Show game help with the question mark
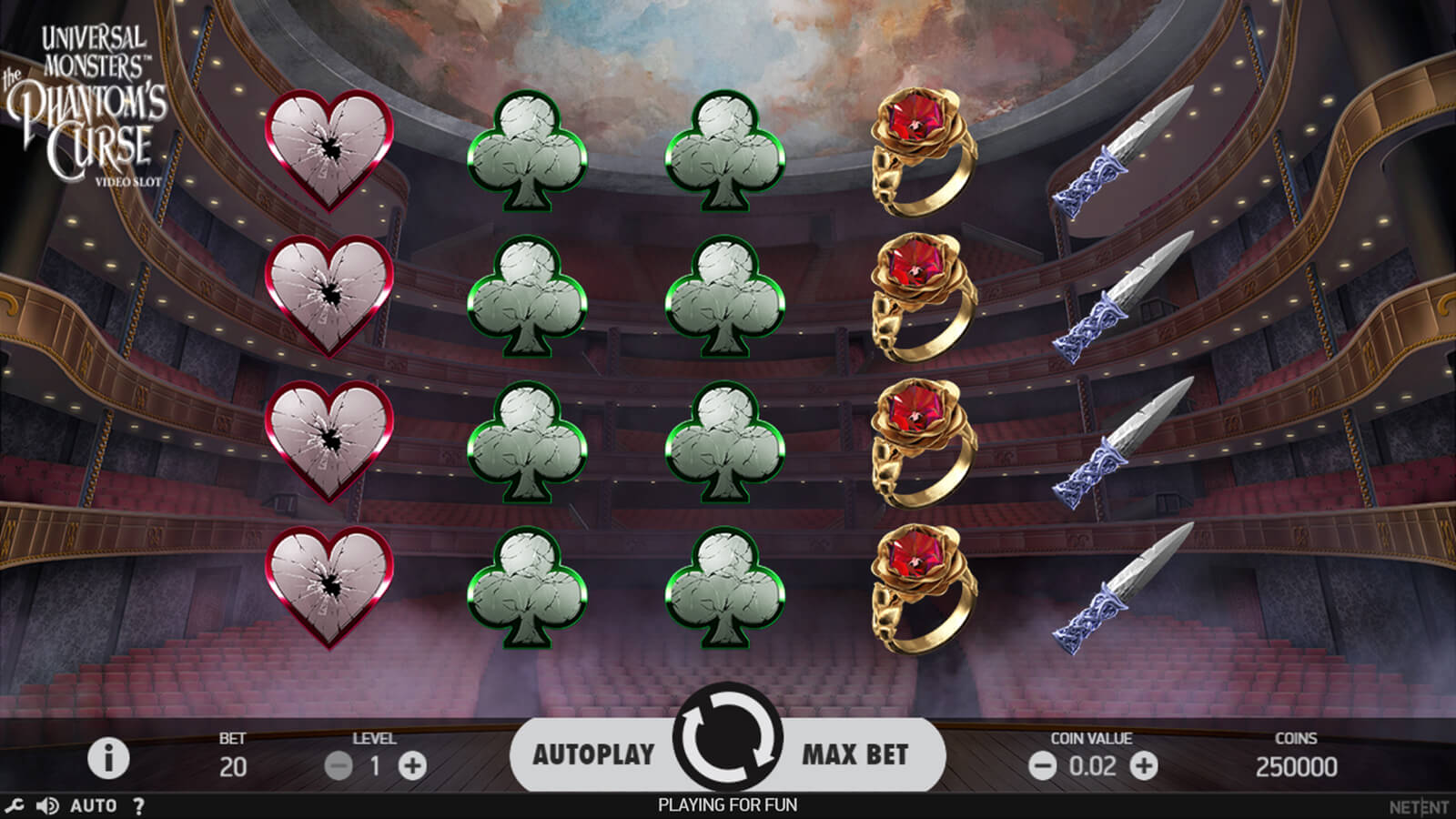The height and width of the screenshot is (819, 1456). tap(138, 805)
